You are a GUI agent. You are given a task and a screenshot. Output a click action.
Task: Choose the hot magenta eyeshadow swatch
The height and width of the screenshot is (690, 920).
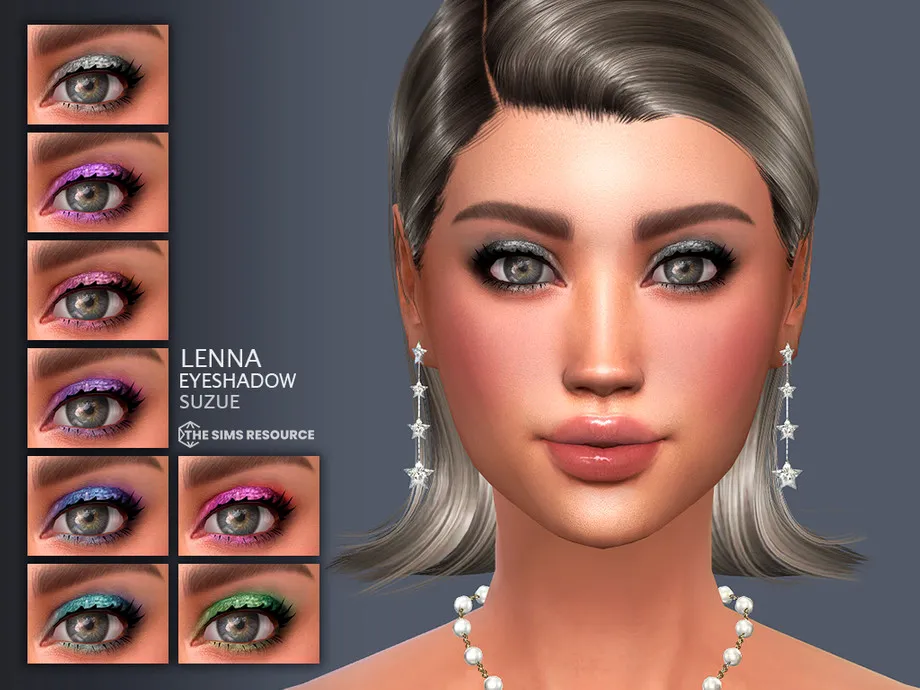[249, 505]
